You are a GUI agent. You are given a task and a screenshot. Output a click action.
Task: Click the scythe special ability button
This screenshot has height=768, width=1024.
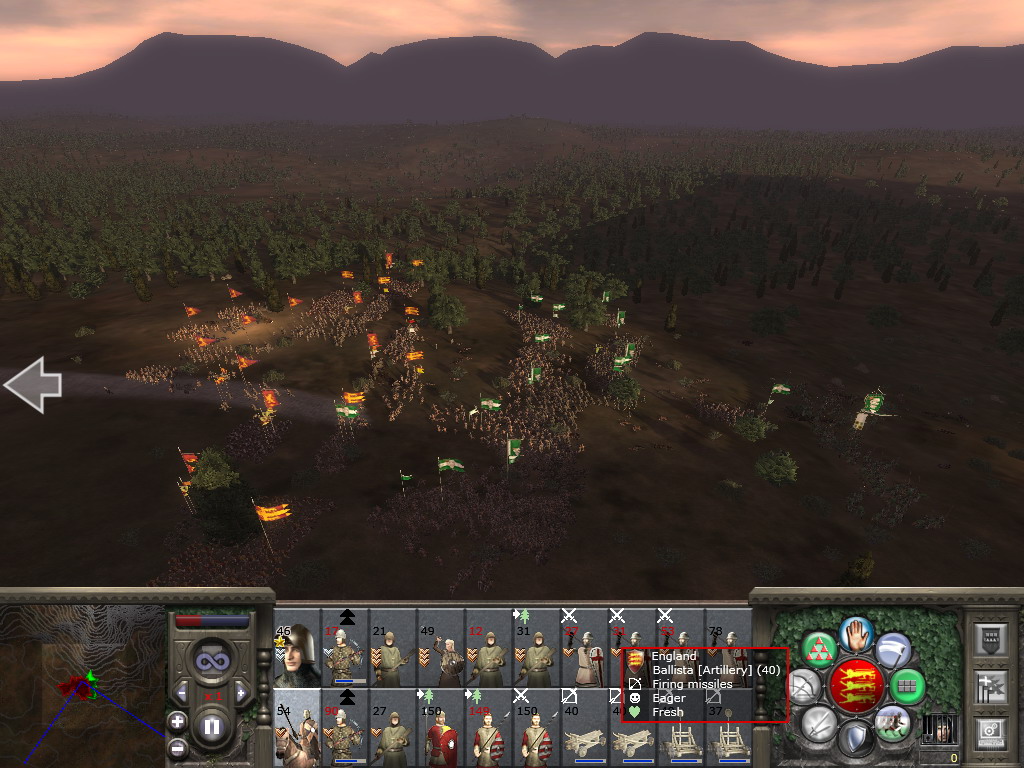point(893,651)
